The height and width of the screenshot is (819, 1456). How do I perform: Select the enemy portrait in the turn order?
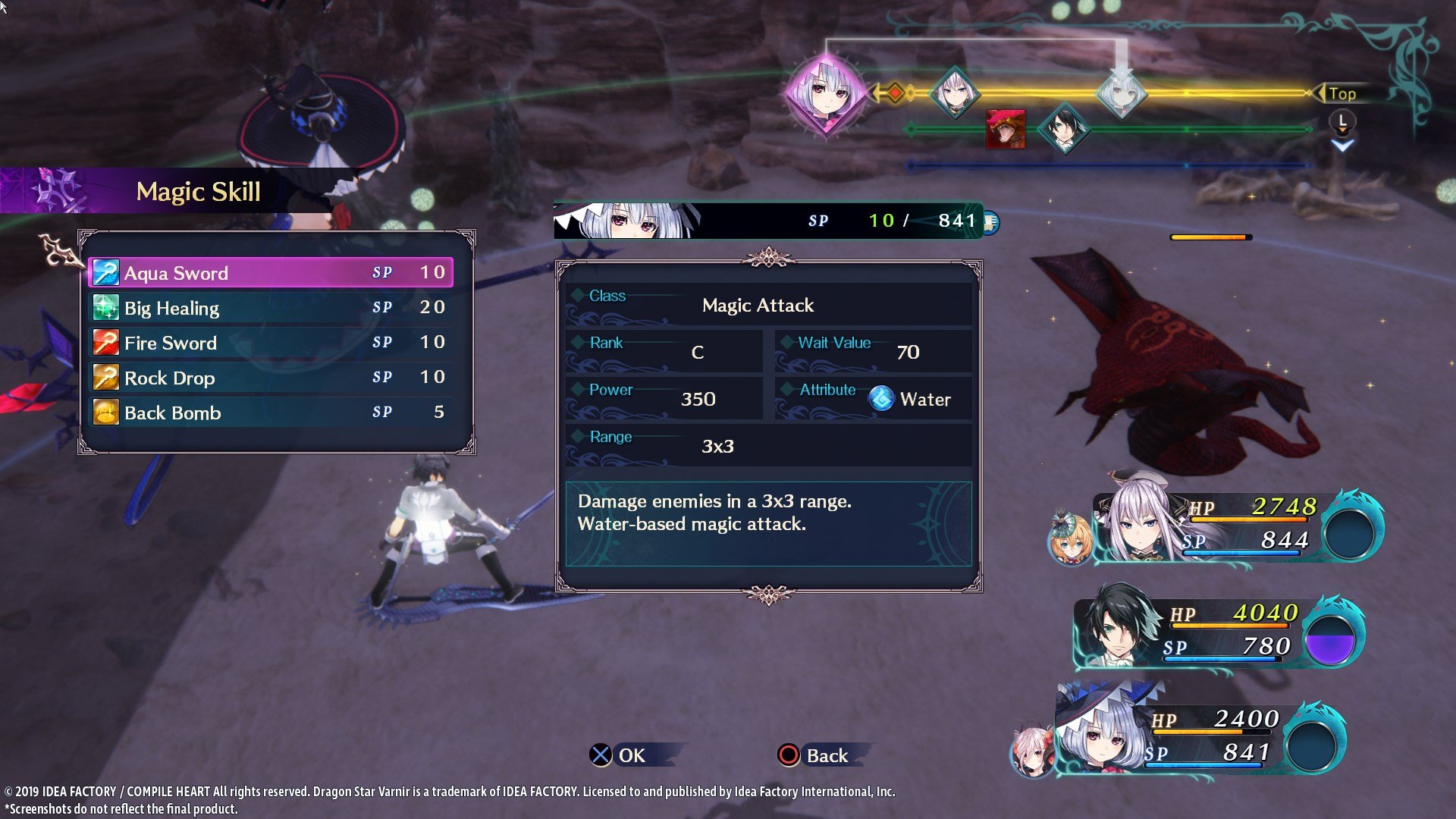coord(1005,129)
